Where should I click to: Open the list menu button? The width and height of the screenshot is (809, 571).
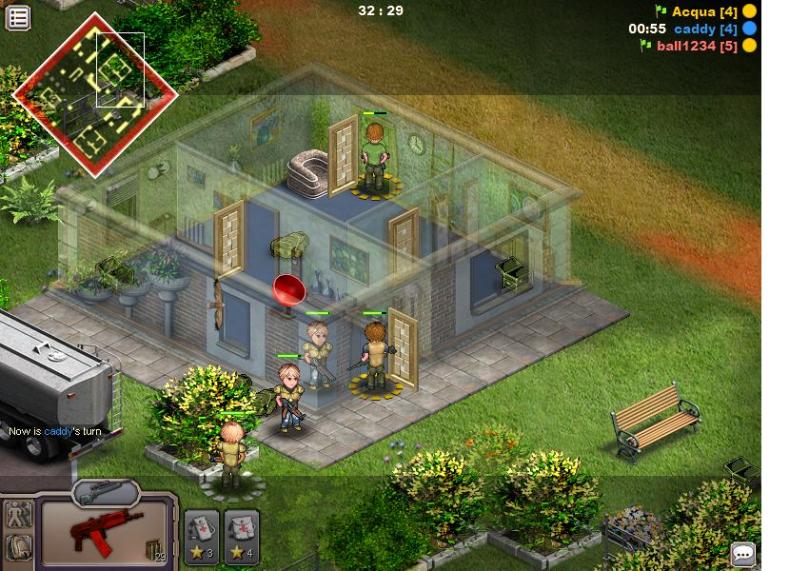point(17,17)
